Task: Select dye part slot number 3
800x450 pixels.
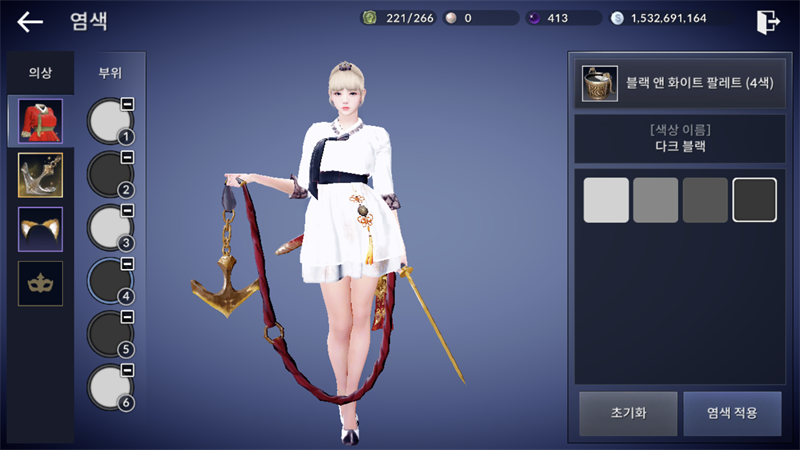Action: [110, 228]
